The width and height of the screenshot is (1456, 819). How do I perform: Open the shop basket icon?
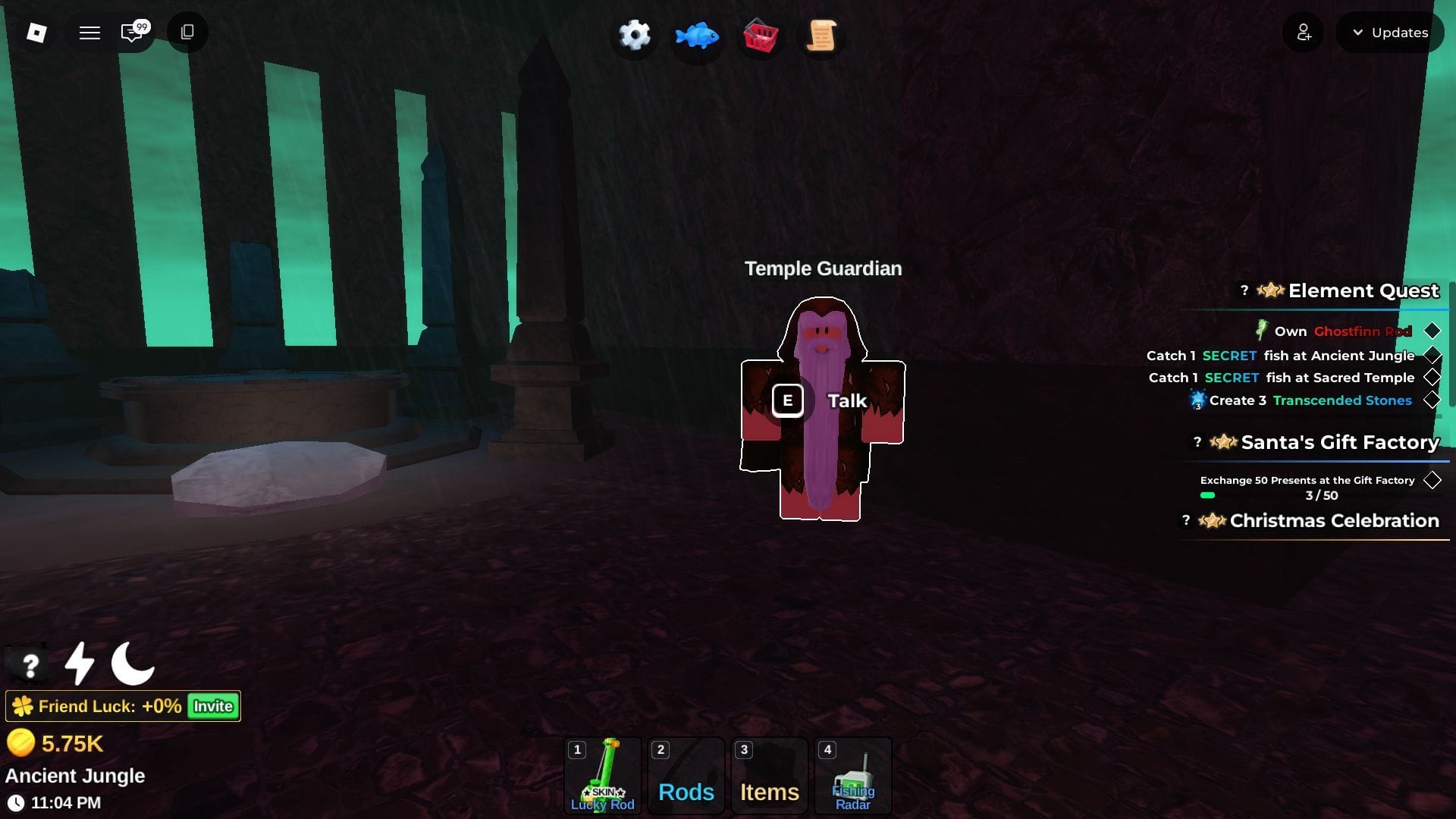[760, 35]
